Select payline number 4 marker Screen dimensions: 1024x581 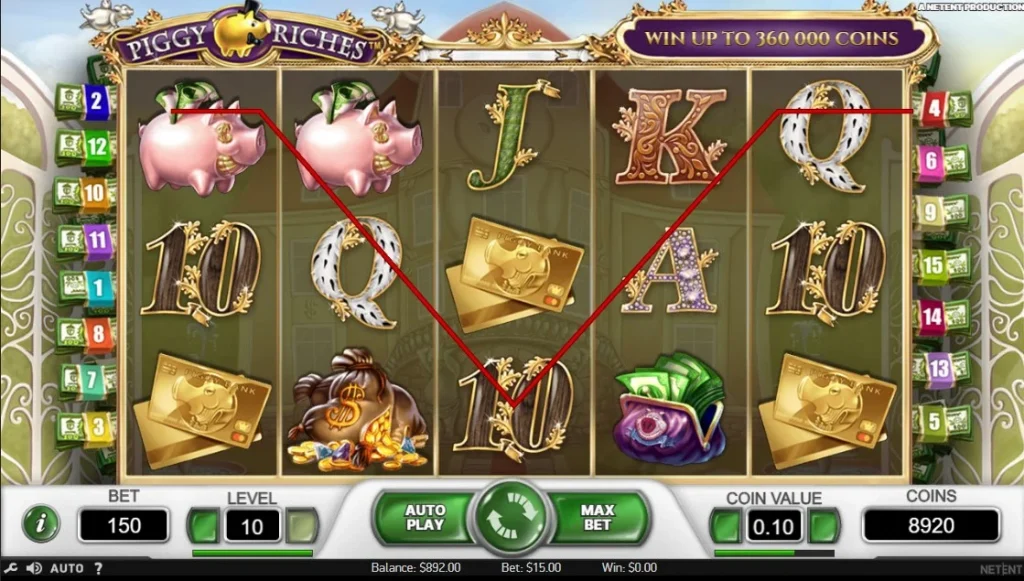pyautogui.click(x=933, y=106)
